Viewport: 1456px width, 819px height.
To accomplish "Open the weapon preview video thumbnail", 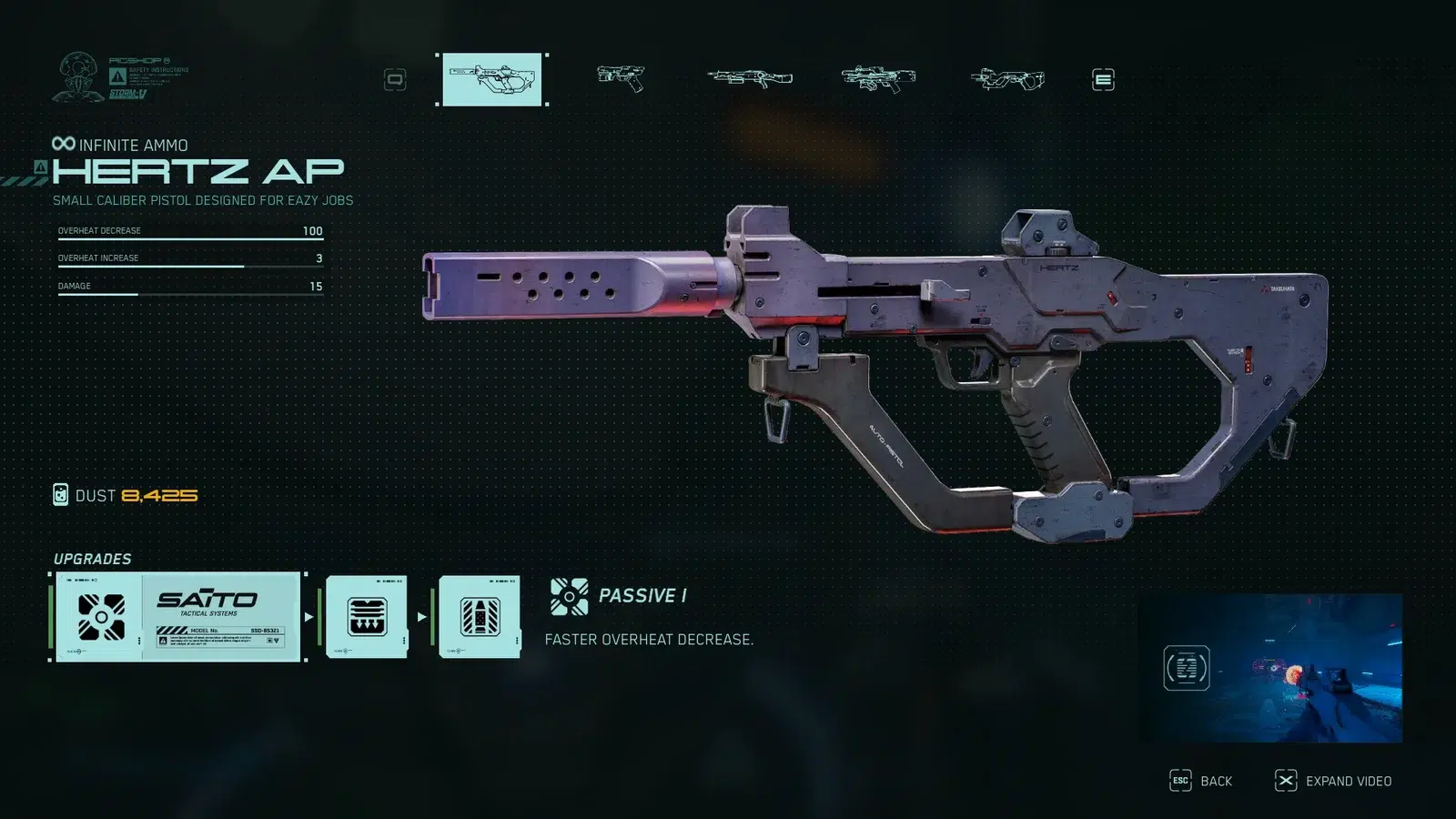I will (1269, 668).
